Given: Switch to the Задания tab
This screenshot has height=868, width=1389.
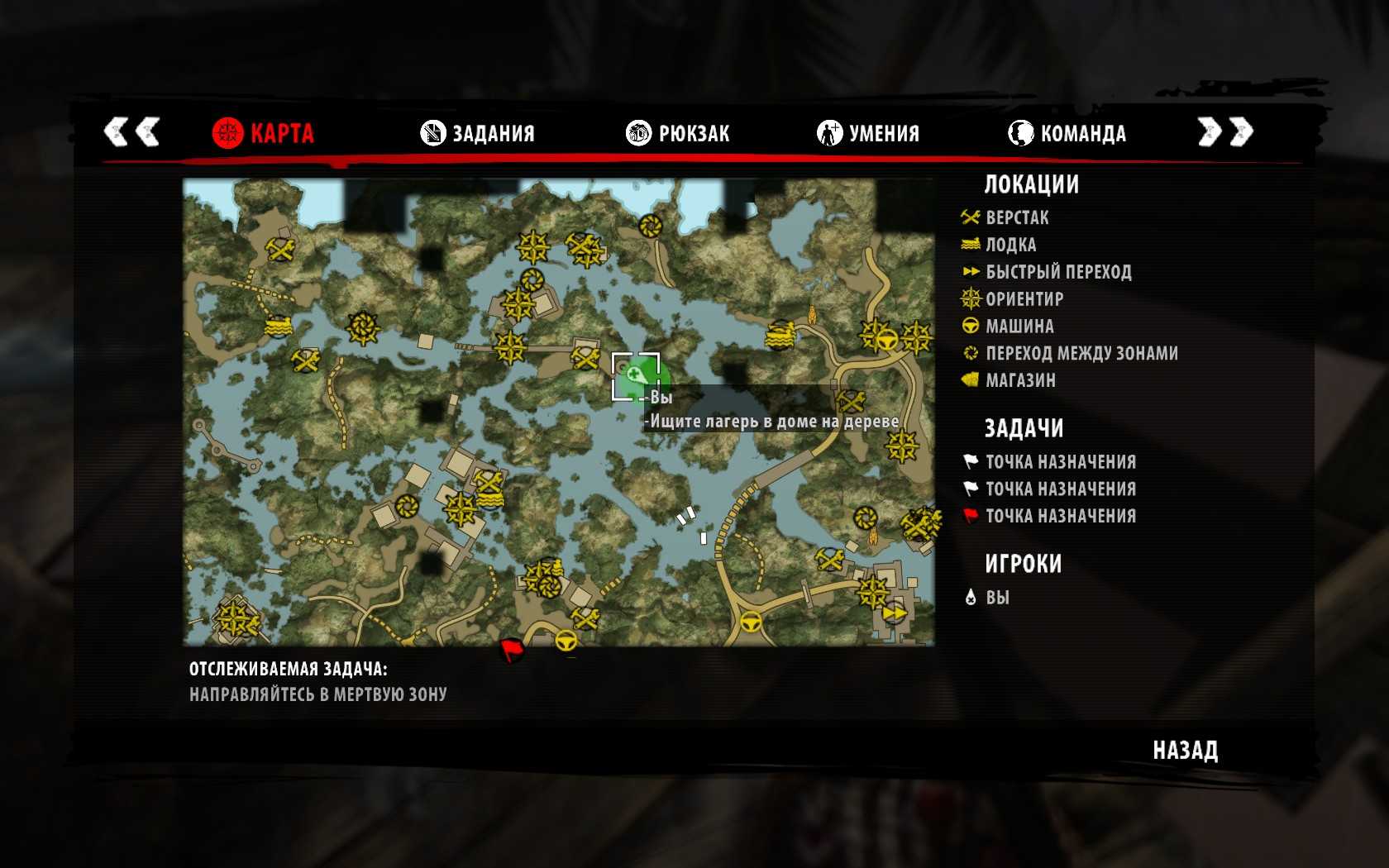Looking at the screenshot, I should click(478, 133).
